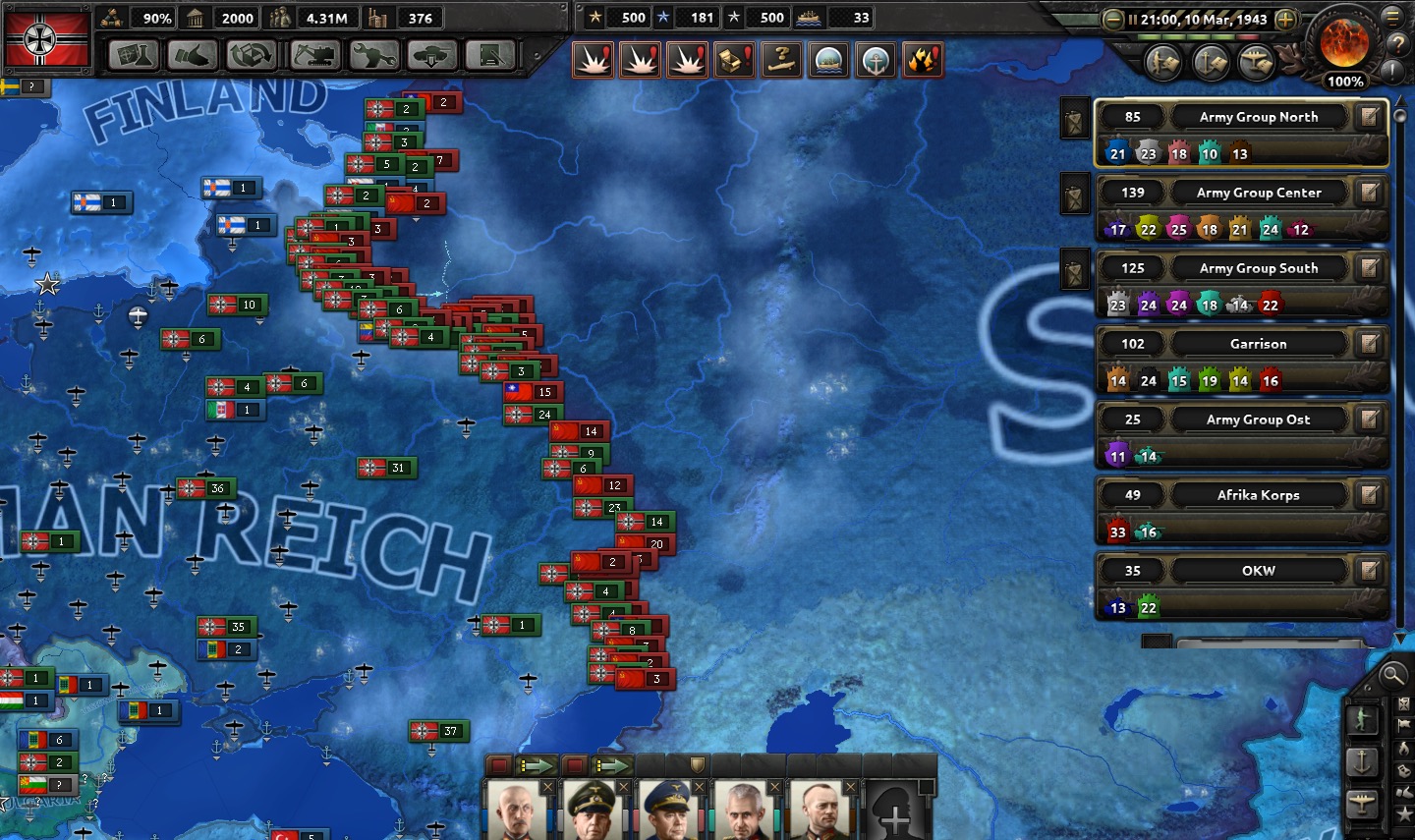The height and width of the screenshot is (840, 1415).
Task: Open the Diplomacy handshake menu
Action: (x=192, y=56)
